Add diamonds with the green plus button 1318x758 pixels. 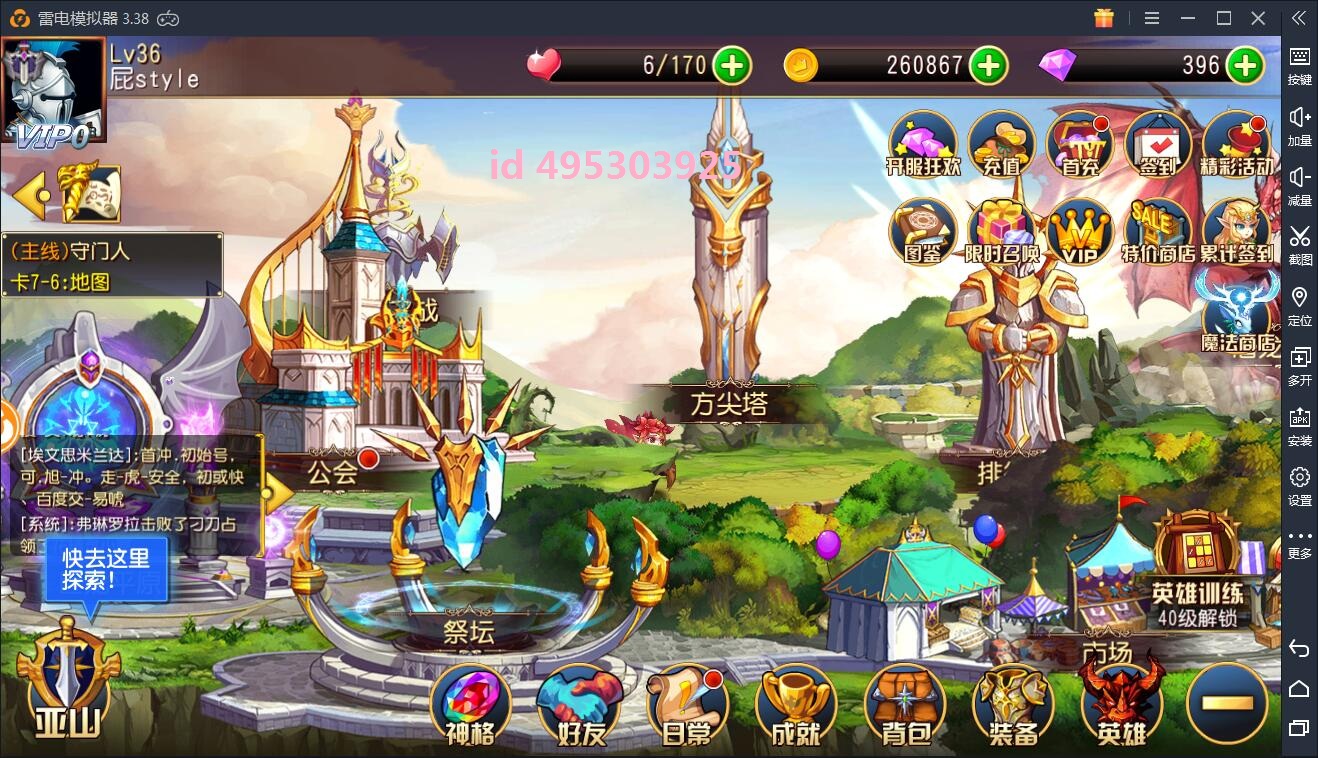1245,66
